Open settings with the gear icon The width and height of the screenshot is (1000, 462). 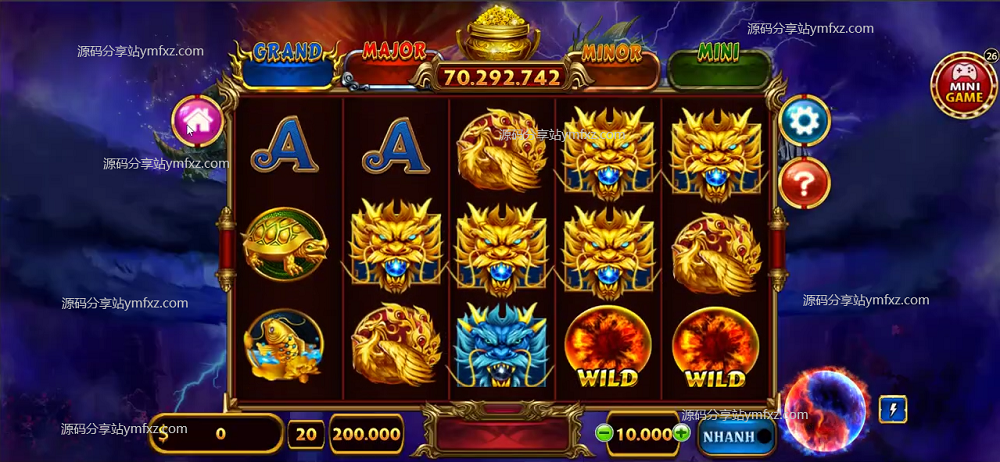click(804, 121)
